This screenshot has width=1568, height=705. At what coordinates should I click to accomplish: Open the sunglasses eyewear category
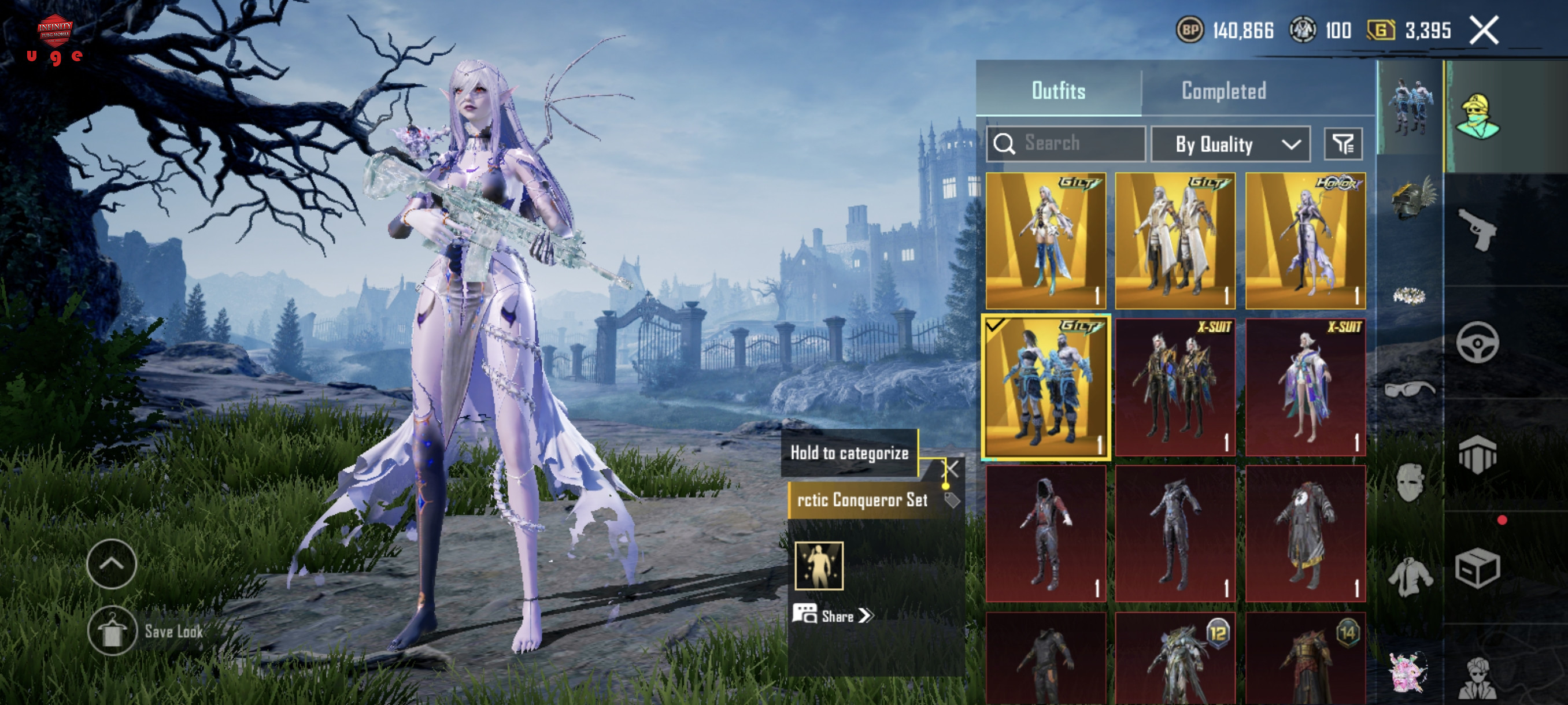pyautogui.click(x=1410, y=388)
